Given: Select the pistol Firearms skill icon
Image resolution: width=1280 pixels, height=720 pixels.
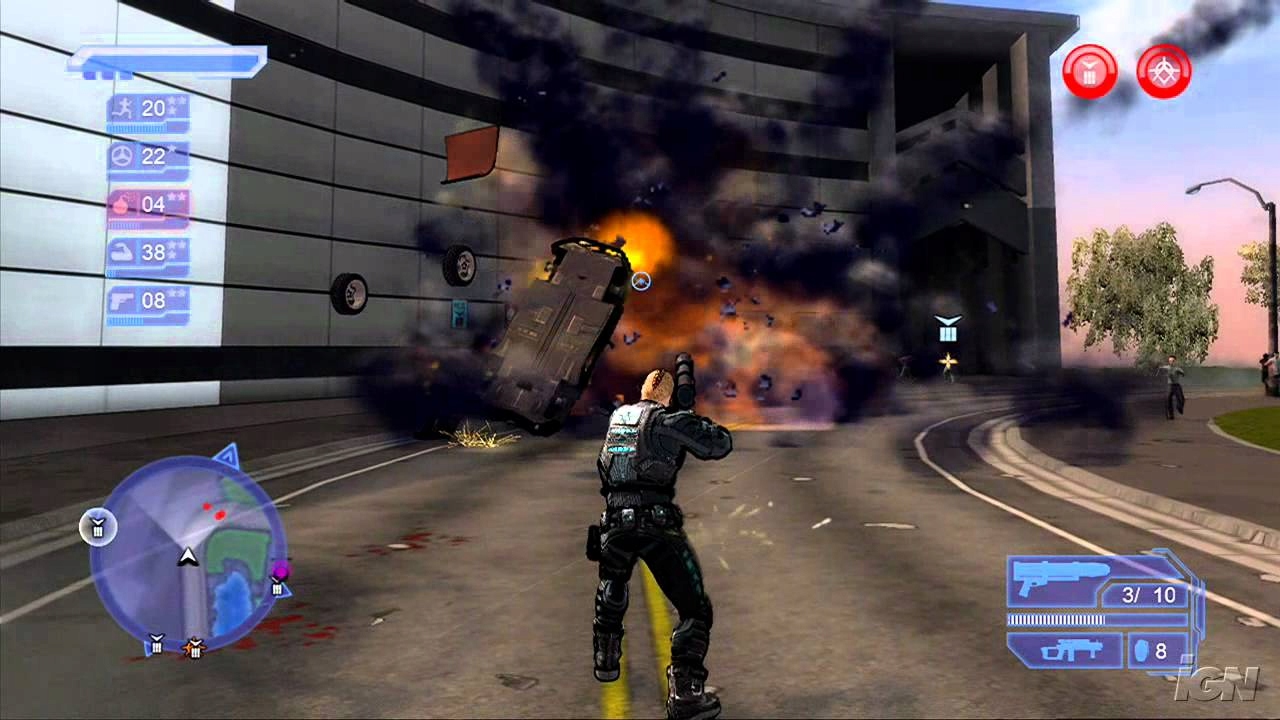Looking at the screenshot, I should point(120,297).
